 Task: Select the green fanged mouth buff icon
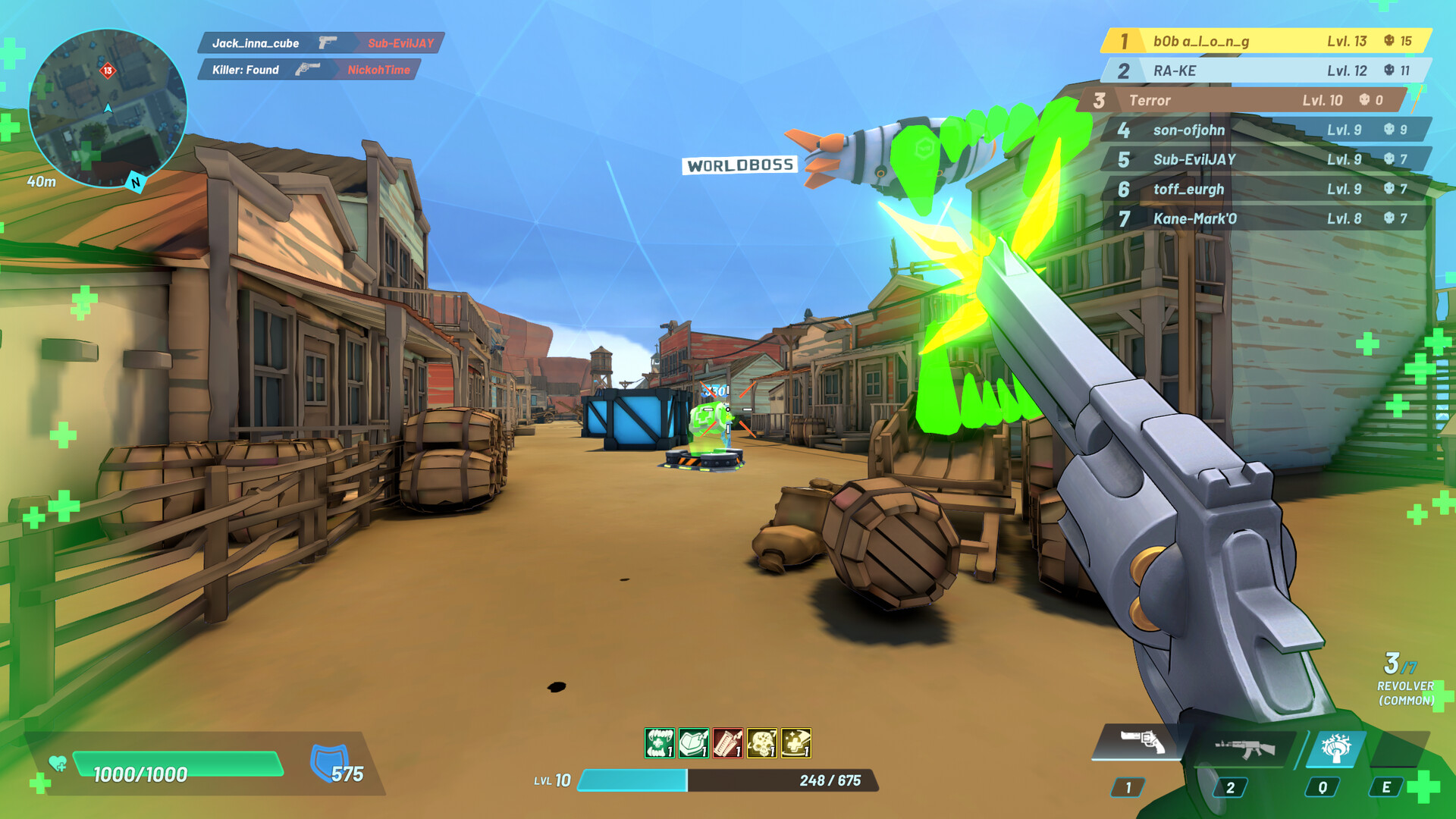pos(659,743)
